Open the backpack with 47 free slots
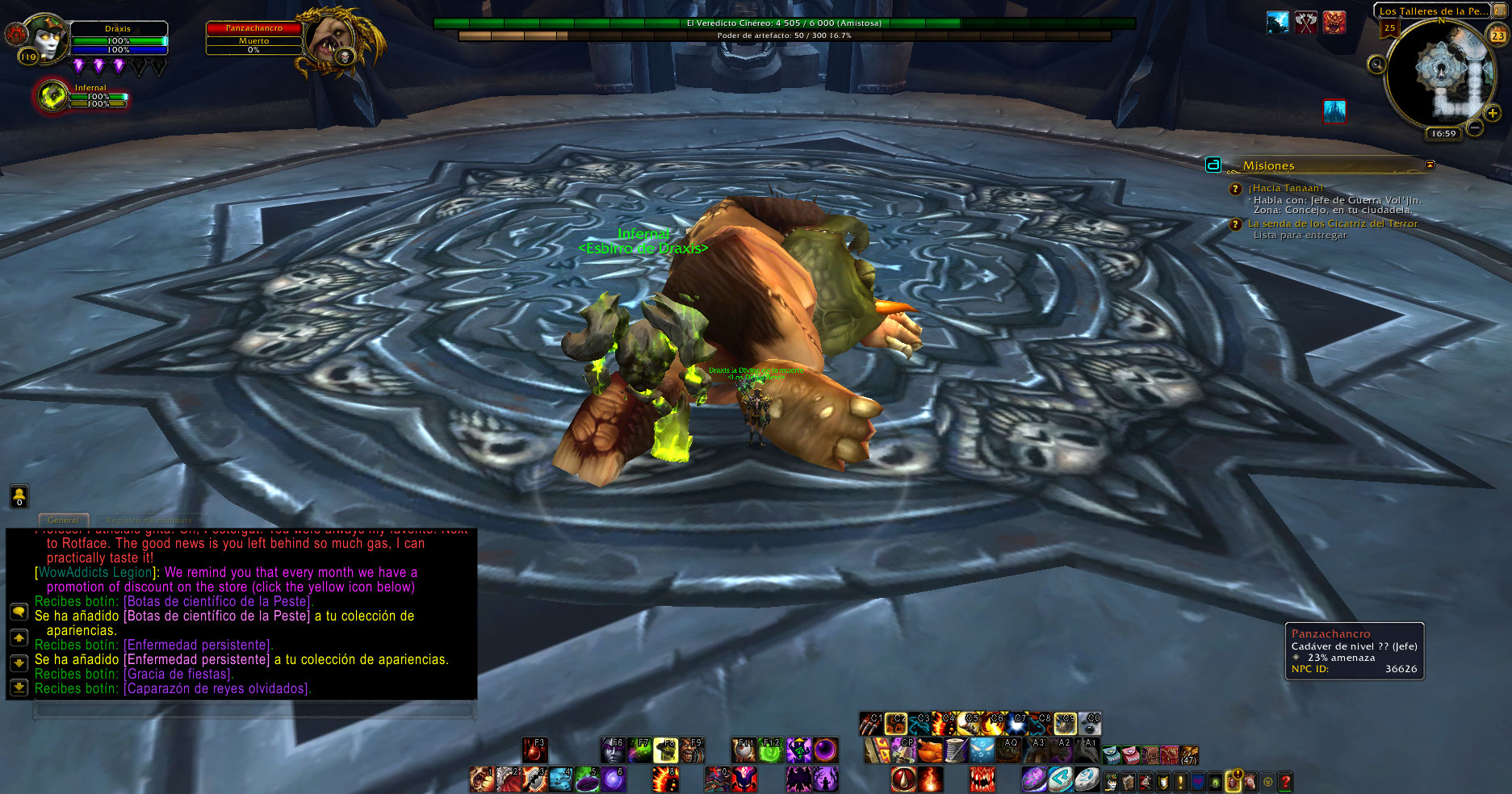Screen dimensions: 1512x794 (1188, 755)
